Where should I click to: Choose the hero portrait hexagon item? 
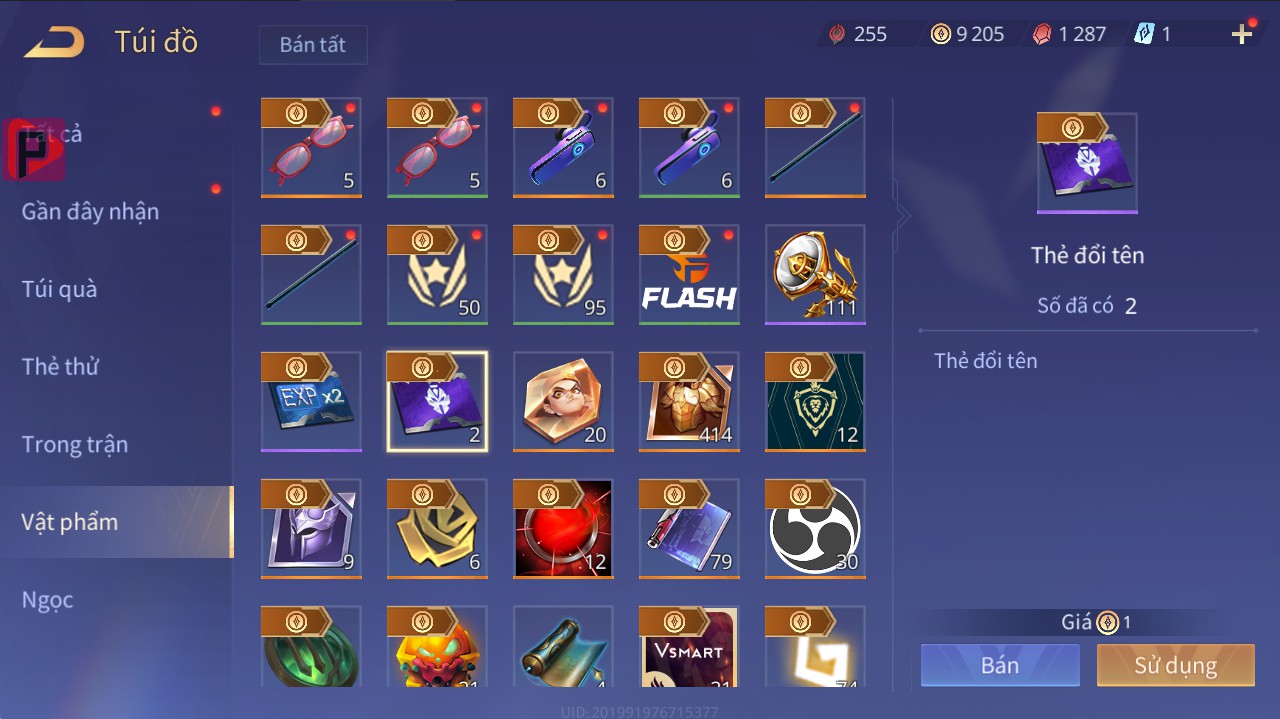(x=563, y=401)
